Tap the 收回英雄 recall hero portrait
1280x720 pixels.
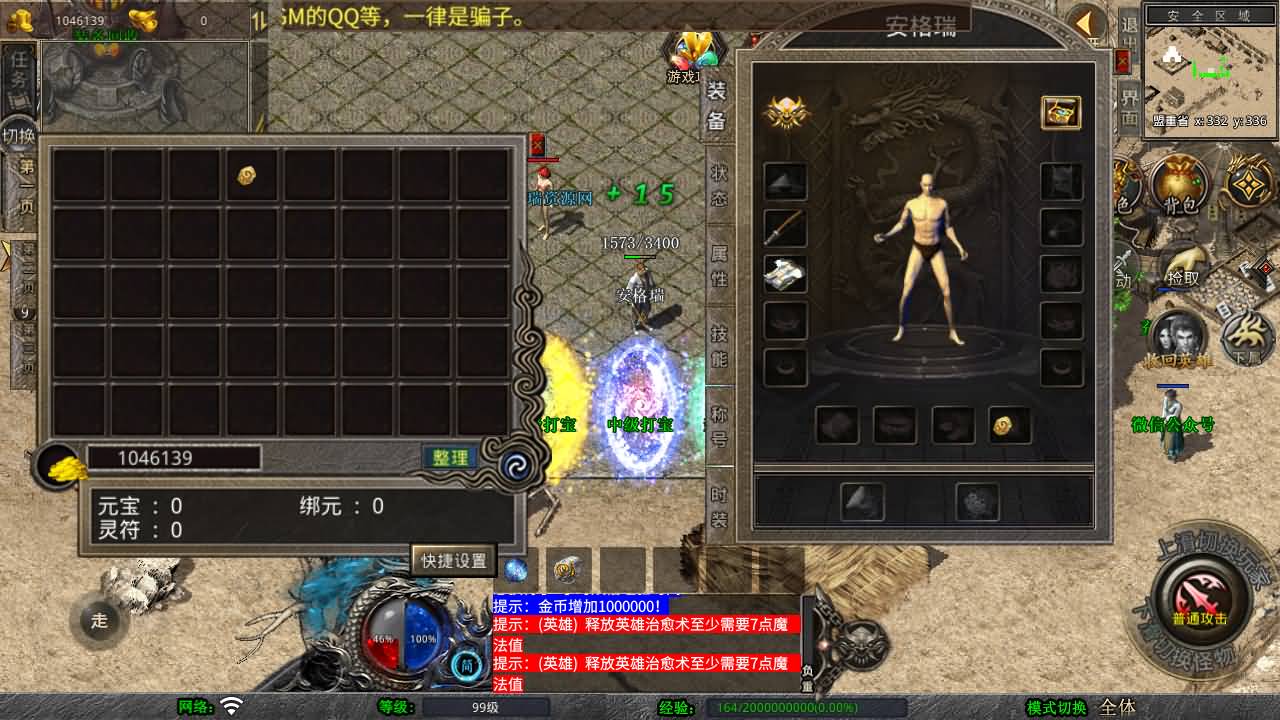click(x=1178, y=337)
